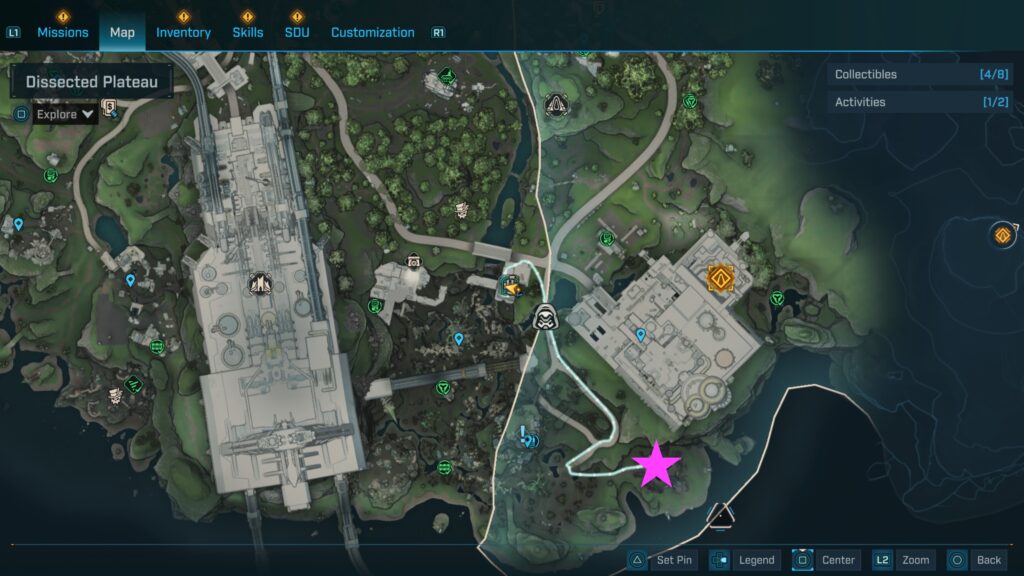The image size is (1024, 576).
Task: Click the Set Pin option
Action: point(661,560)
